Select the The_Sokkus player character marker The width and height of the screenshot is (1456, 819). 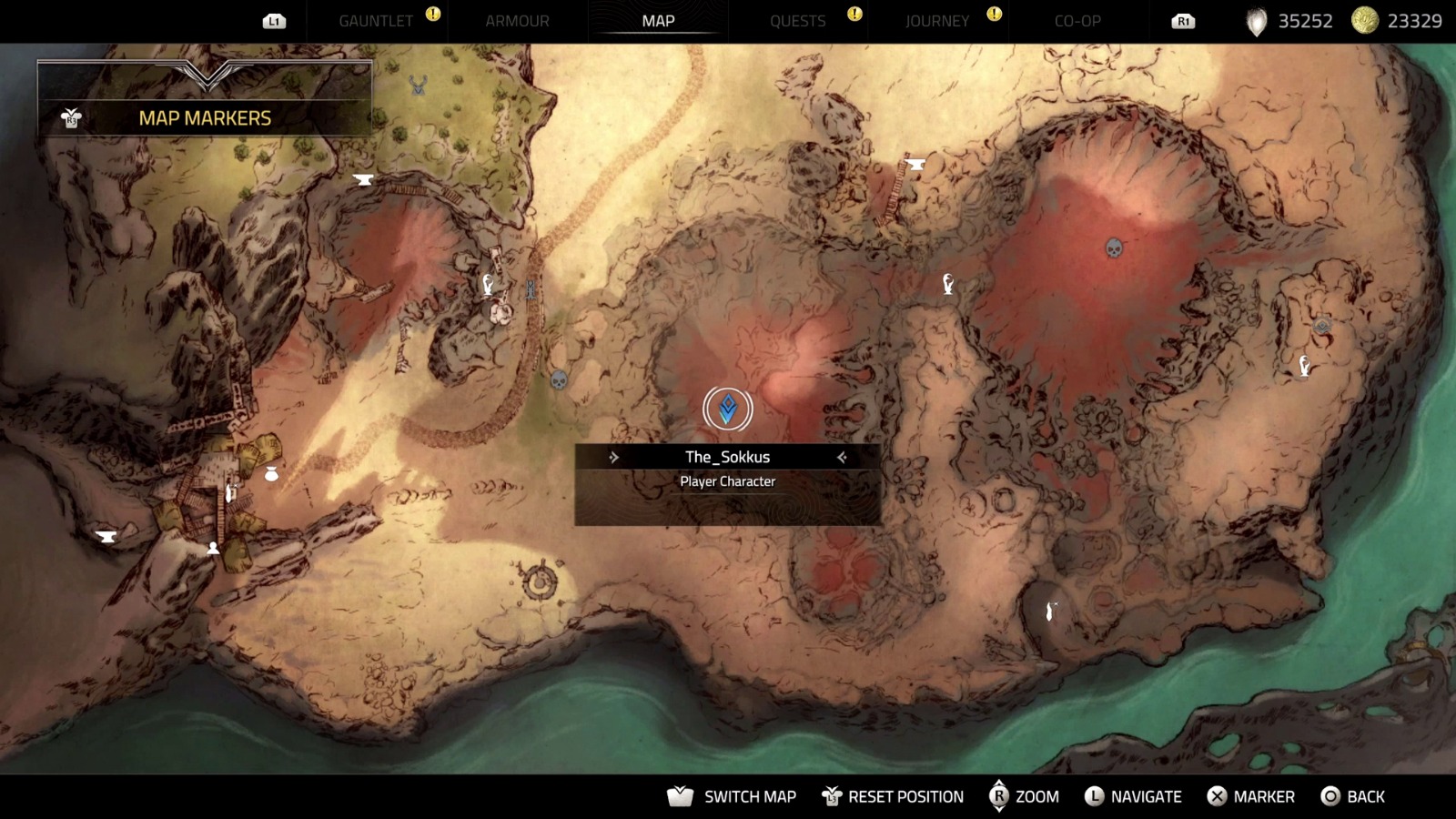tap(727, 409)
